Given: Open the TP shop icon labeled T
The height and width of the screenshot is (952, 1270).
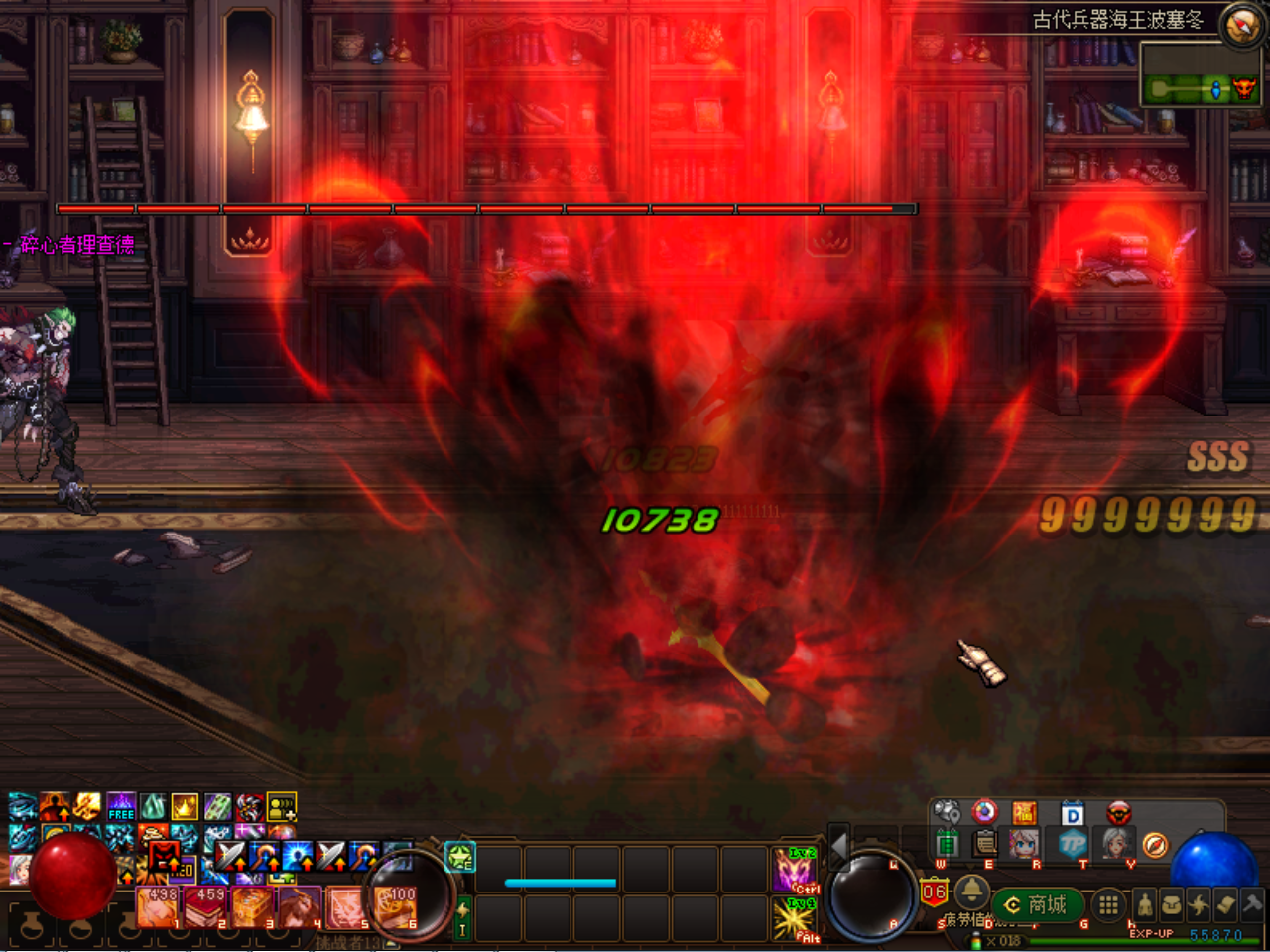Looking at the screenshot, I should point(1074,844).
